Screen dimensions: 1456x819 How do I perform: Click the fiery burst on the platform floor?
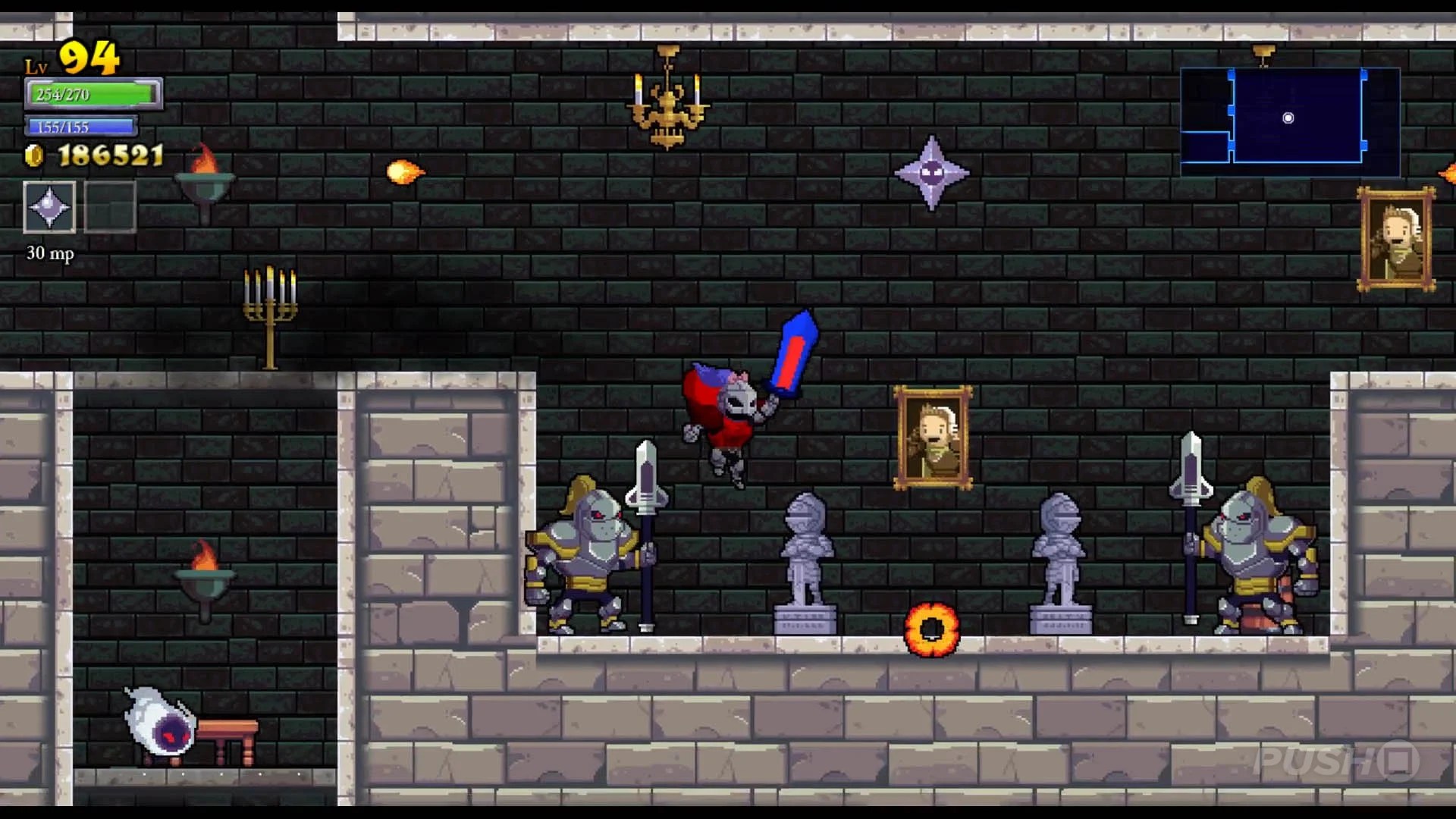pos(933,628)
